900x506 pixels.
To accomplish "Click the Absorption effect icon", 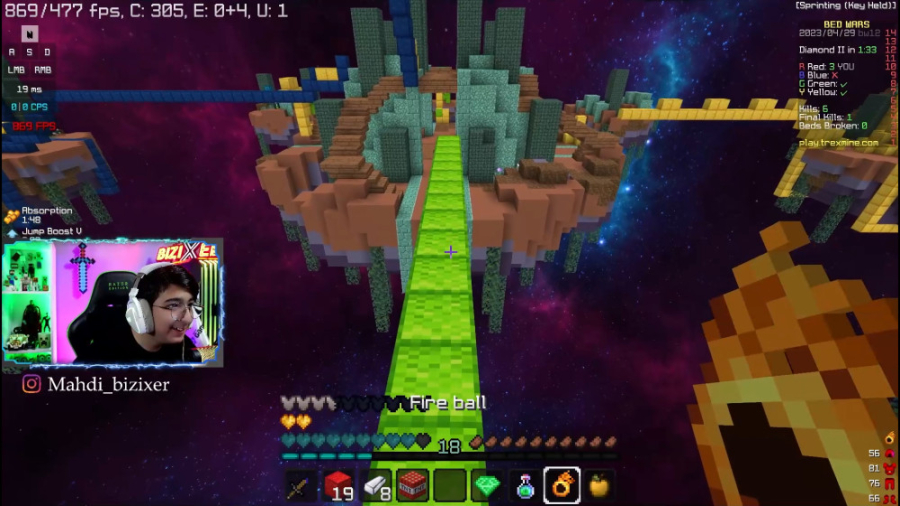I will (12, 215).
